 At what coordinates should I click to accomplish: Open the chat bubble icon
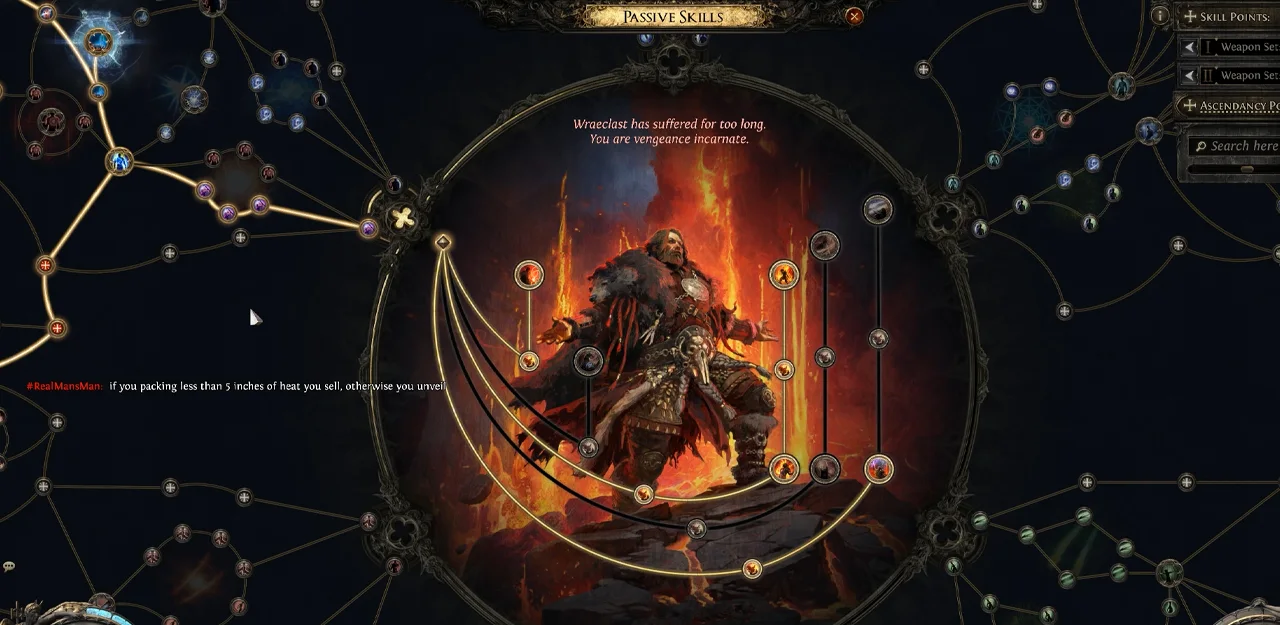[9, 567]
